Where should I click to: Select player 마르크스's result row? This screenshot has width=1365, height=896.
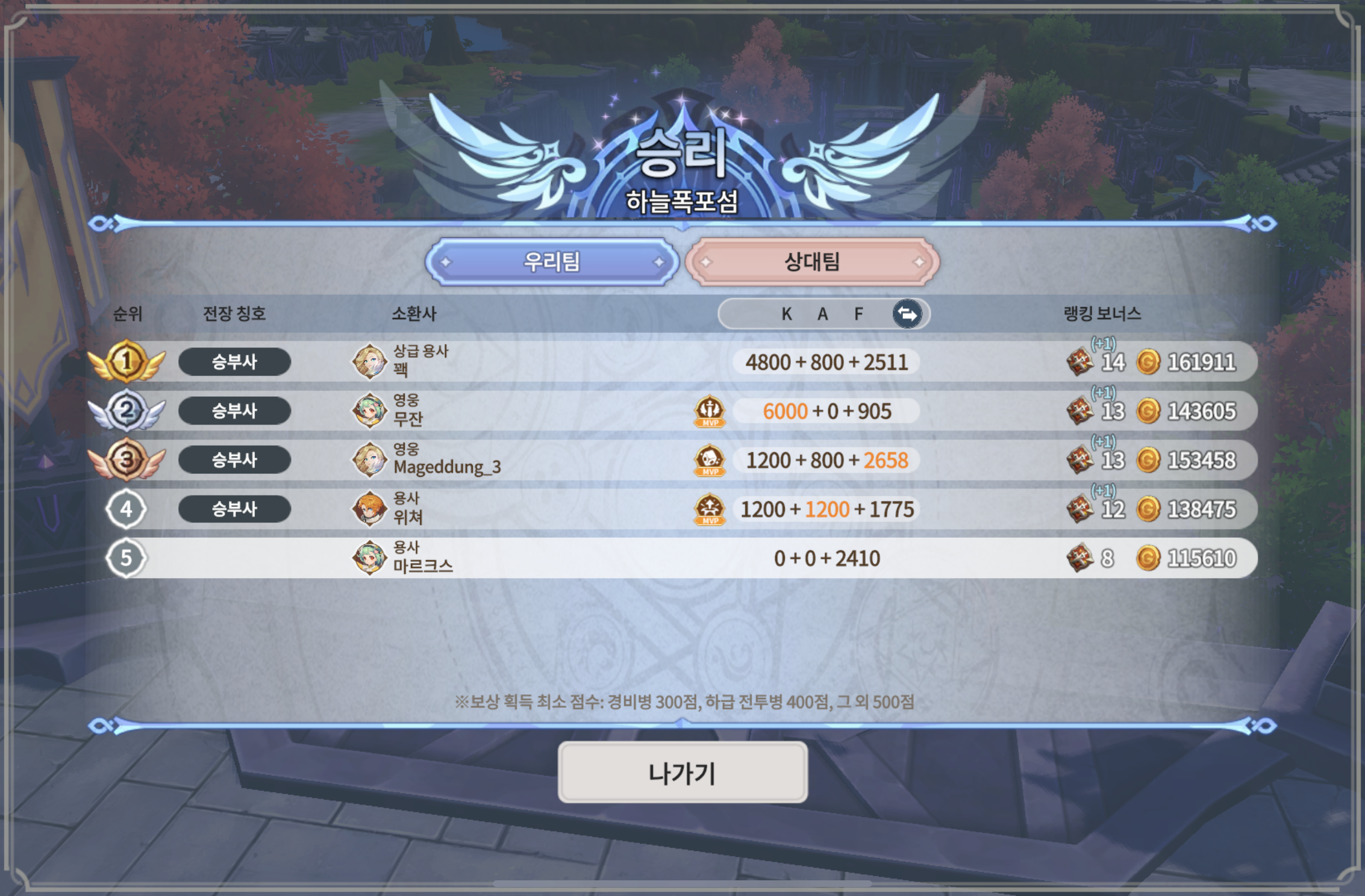click(x=602, y=558)
